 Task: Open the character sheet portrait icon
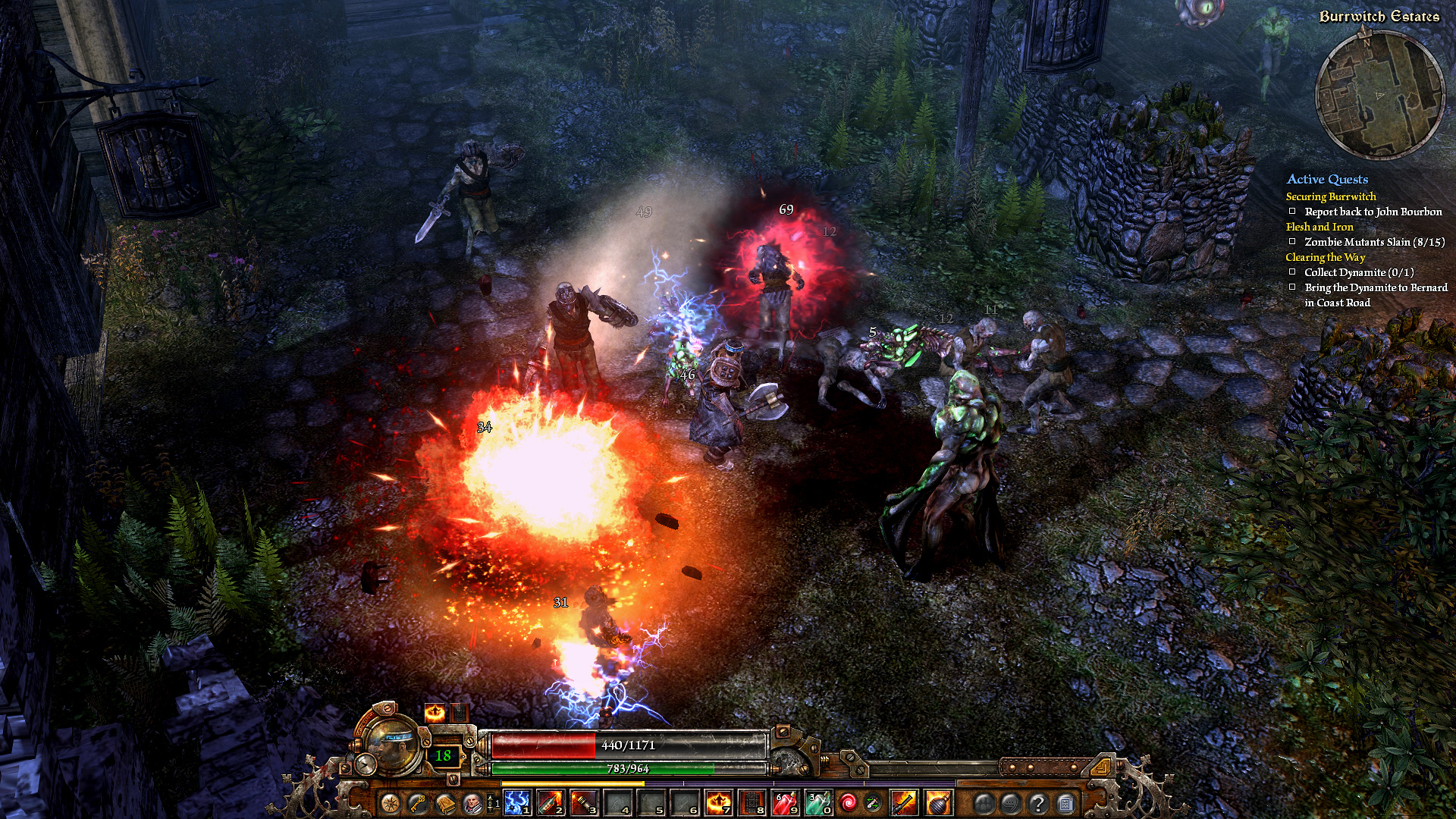click(x=472, y=802)
